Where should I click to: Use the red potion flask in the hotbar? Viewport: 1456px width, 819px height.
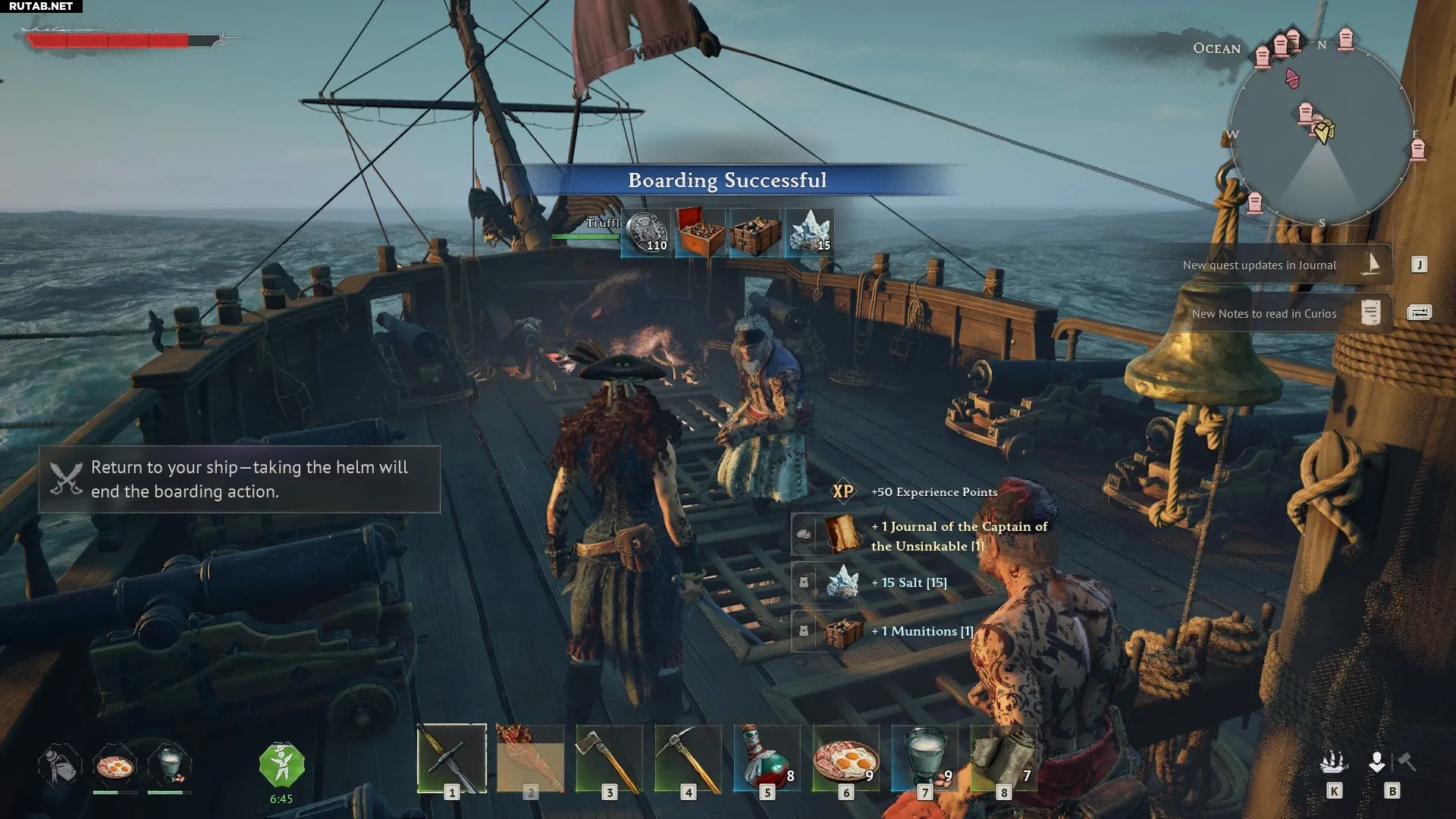coord(767,758)
